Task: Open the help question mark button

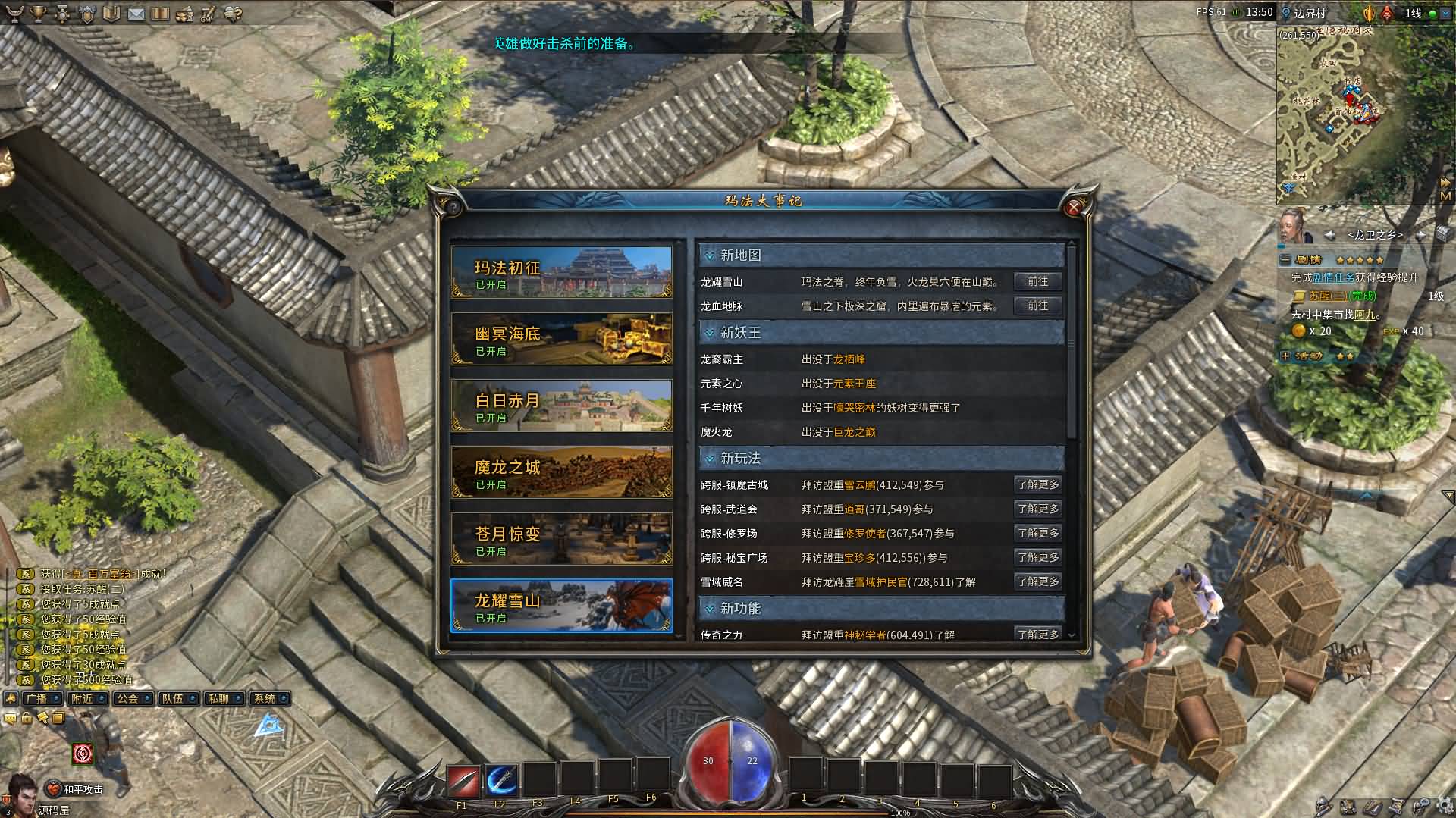Action: coord(453,207)
